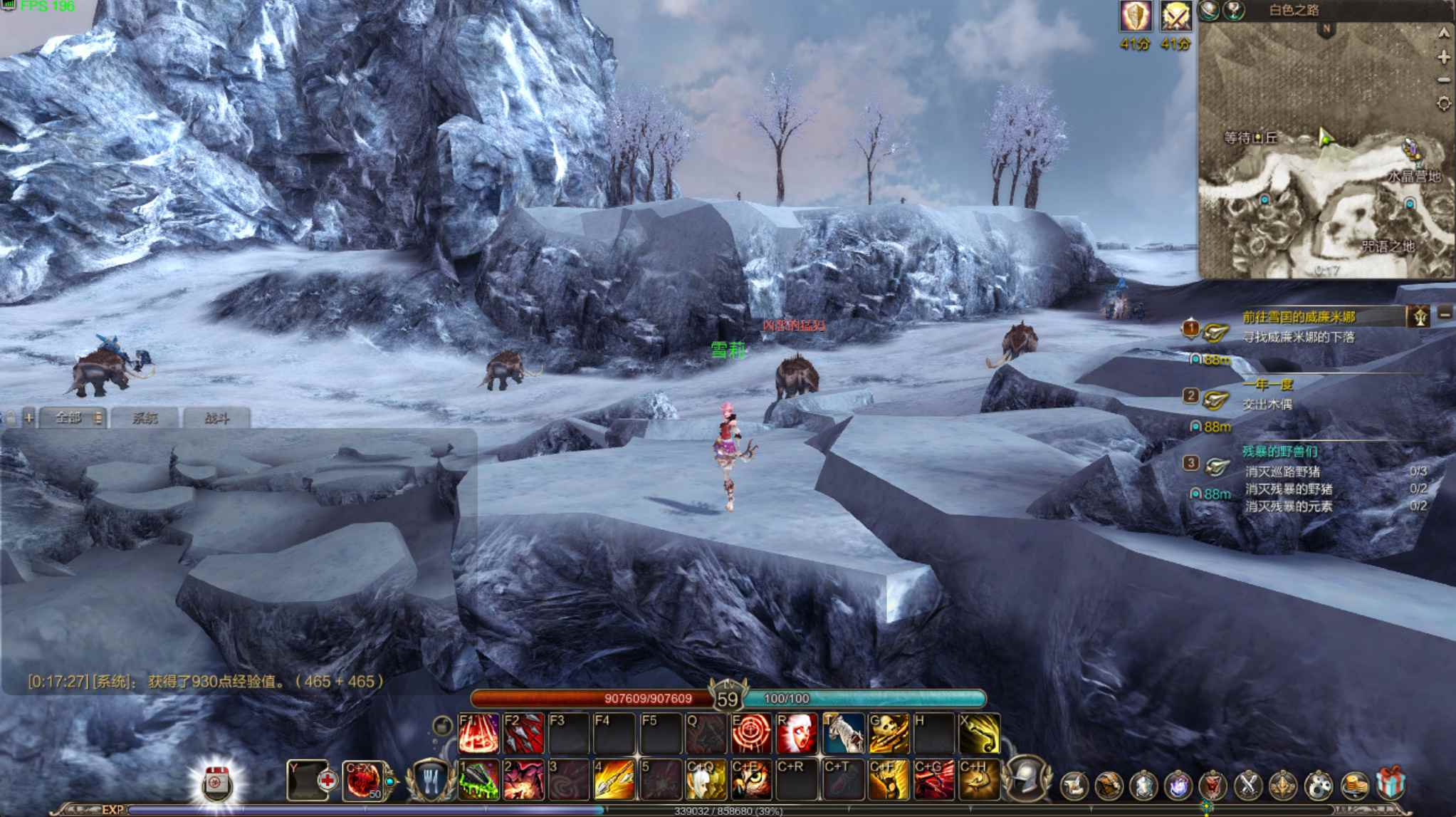This screenshot has height=817, width=1456.
Task: Open the gift box icon in bottom menu
Action: [1390, 784]
